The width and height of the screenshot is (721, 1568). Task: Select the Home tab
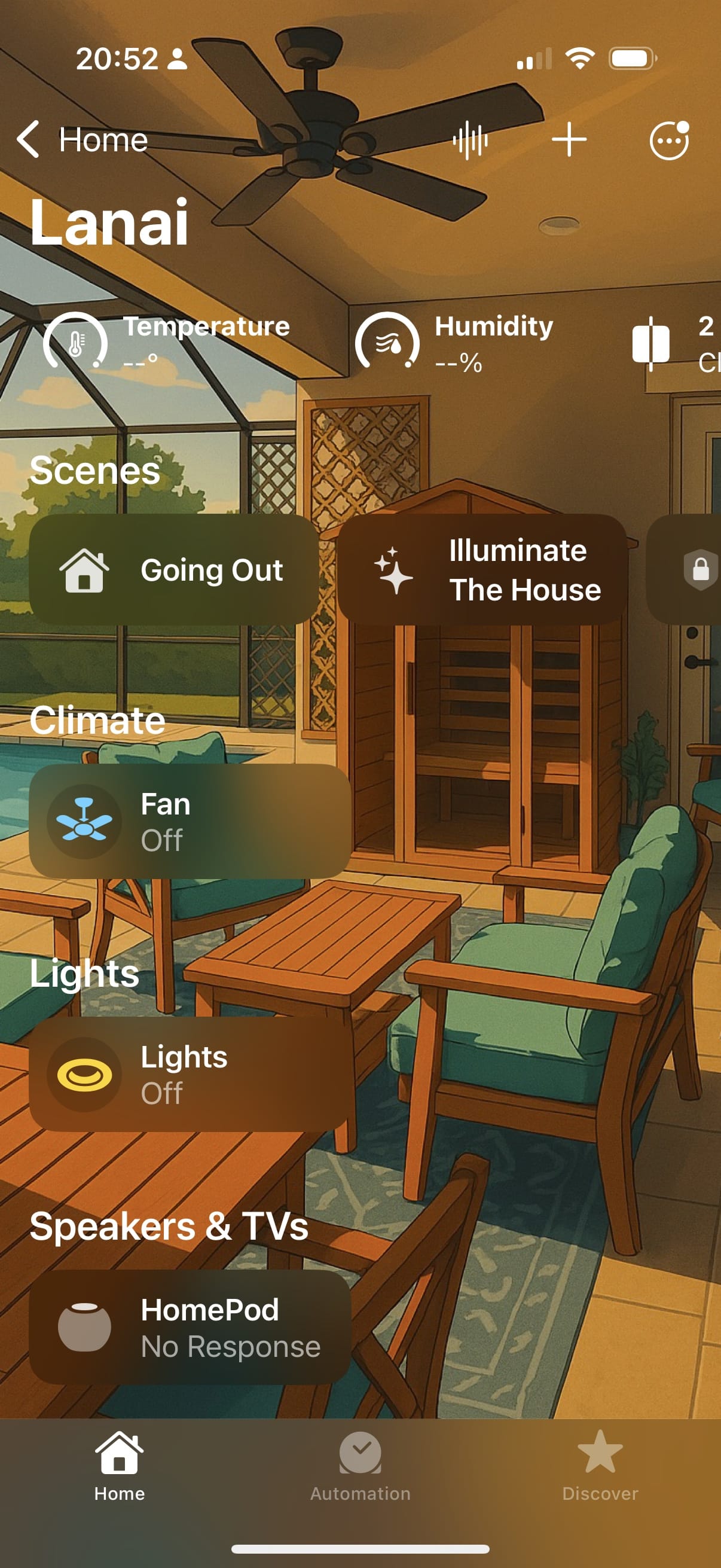(x=120, y=1467)
